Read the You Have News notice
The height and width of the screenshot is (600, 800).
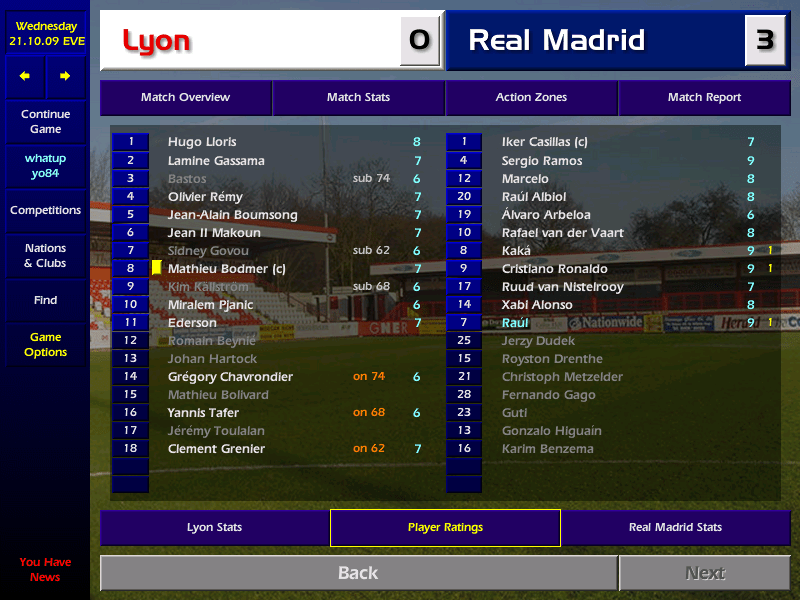(45, 569)
